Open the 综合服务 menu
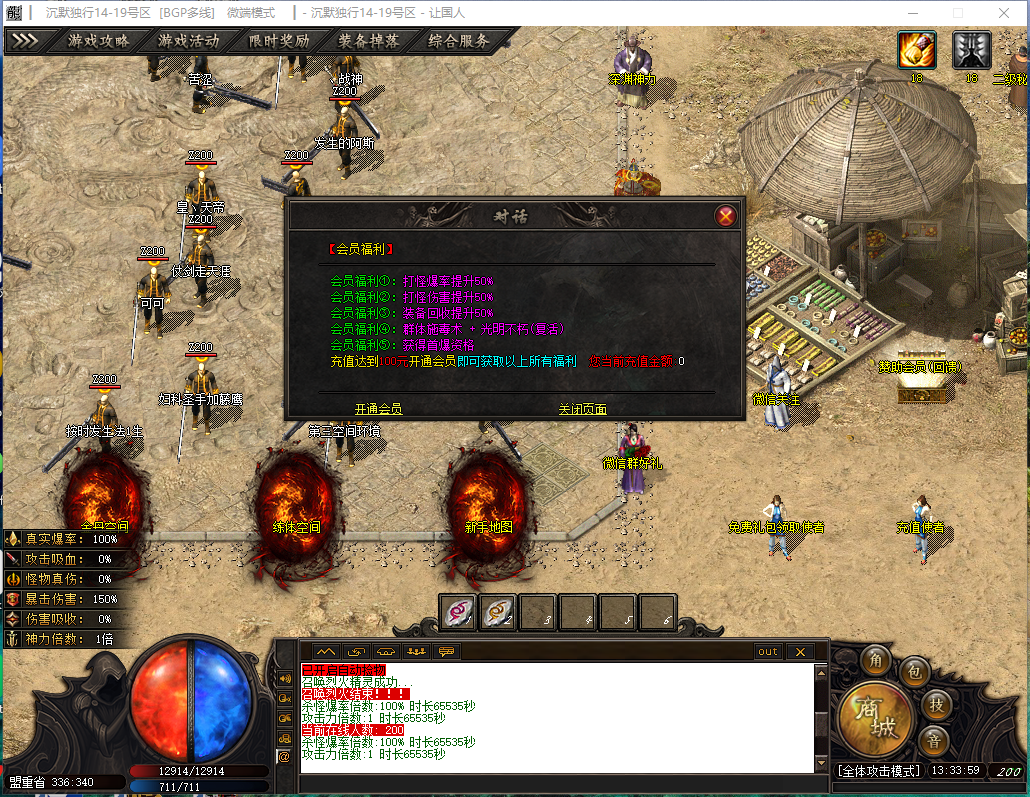The width and height of the screenshot is (1030, 797). (459, 41)
